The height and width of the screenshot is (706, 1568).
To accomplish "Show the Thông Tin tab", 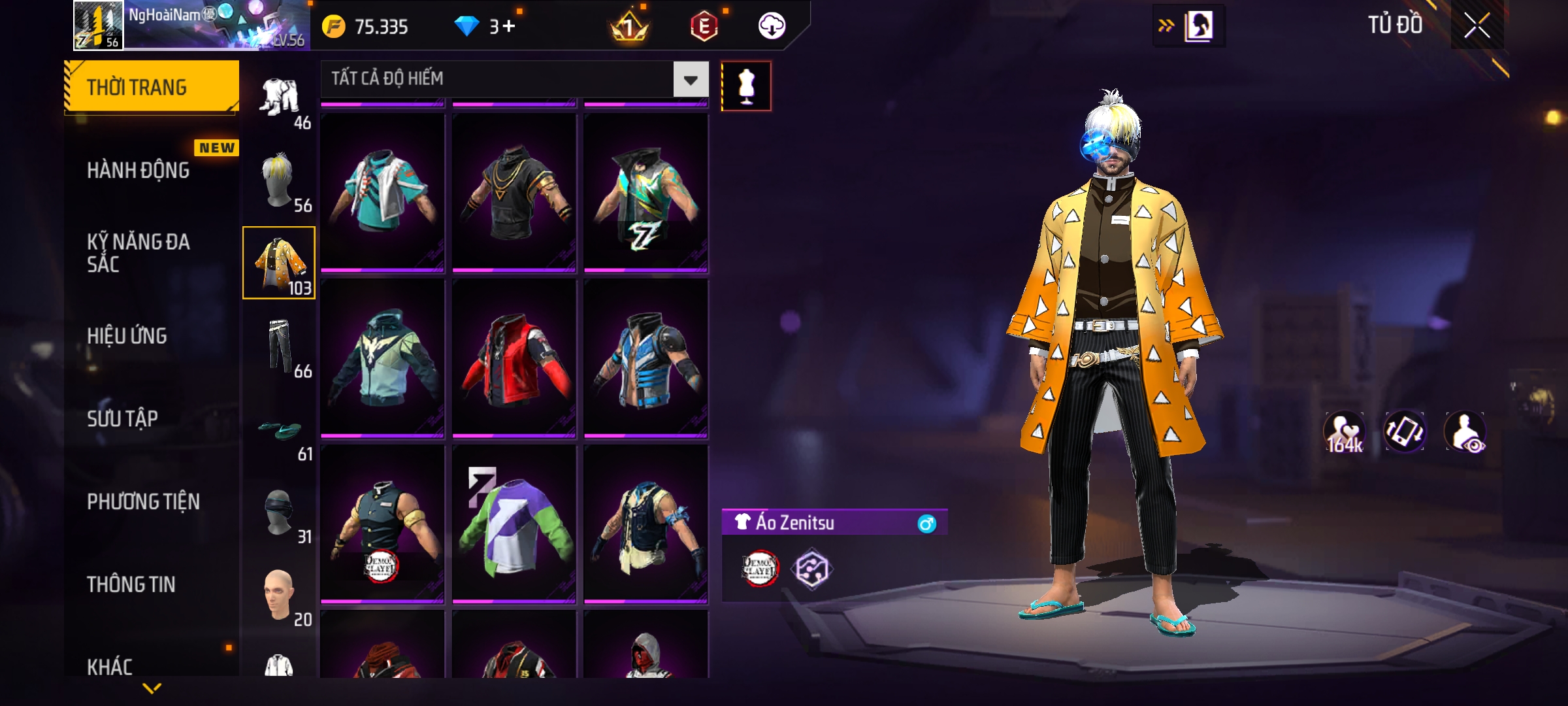I will [131, 584].
